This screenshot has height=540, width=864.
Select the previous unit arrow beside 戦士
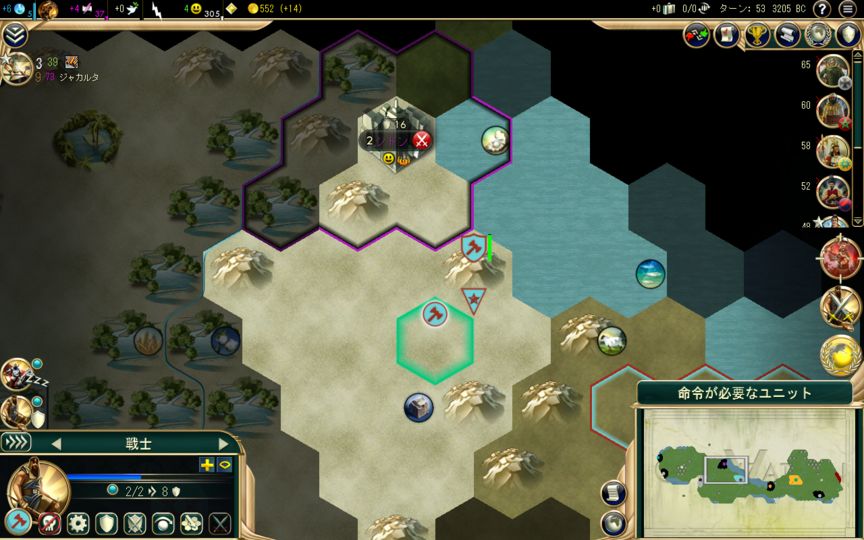(56, 443)
